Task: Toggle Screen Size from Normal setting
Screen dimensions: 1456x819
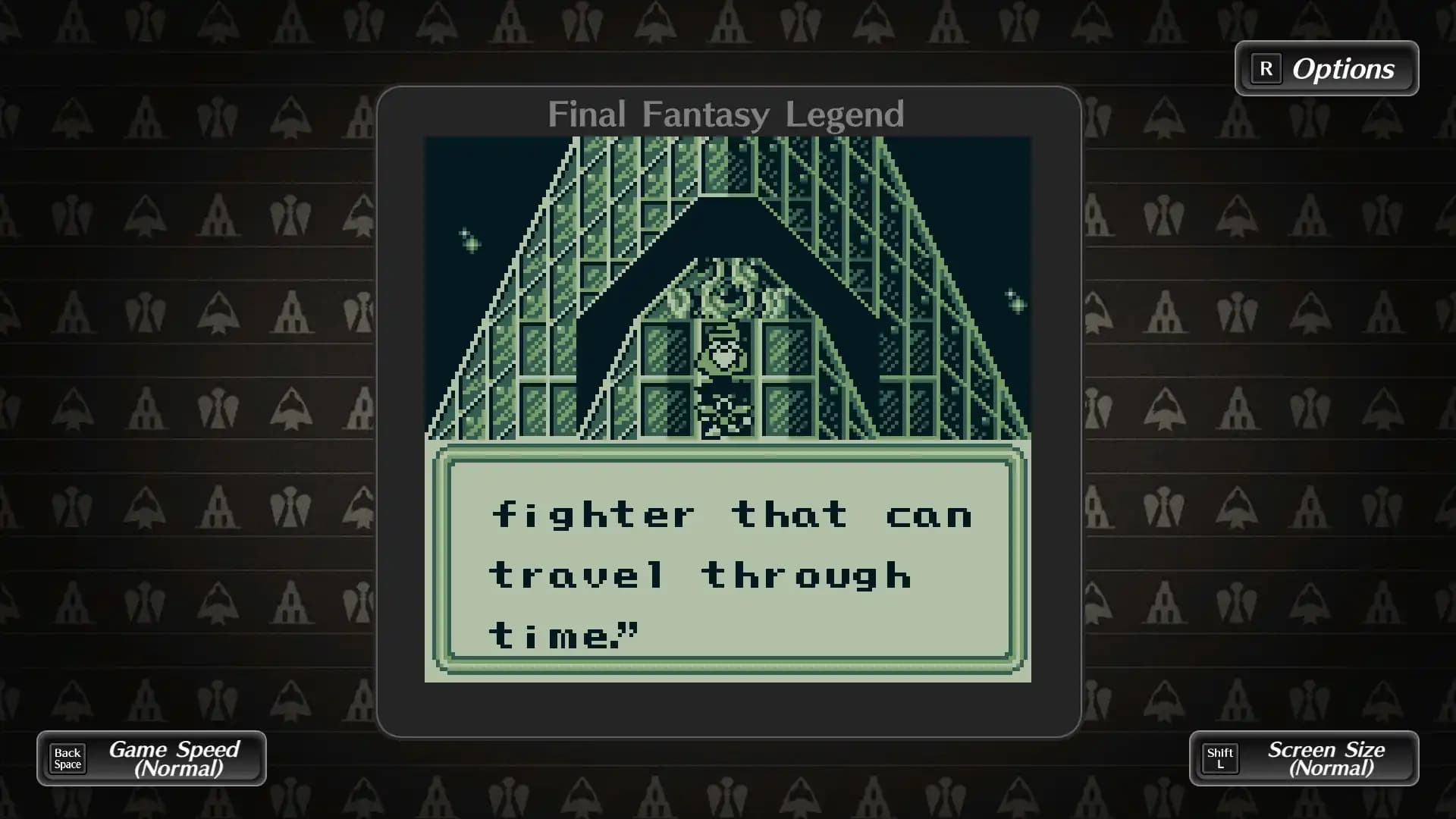Action: point(1324,758)
